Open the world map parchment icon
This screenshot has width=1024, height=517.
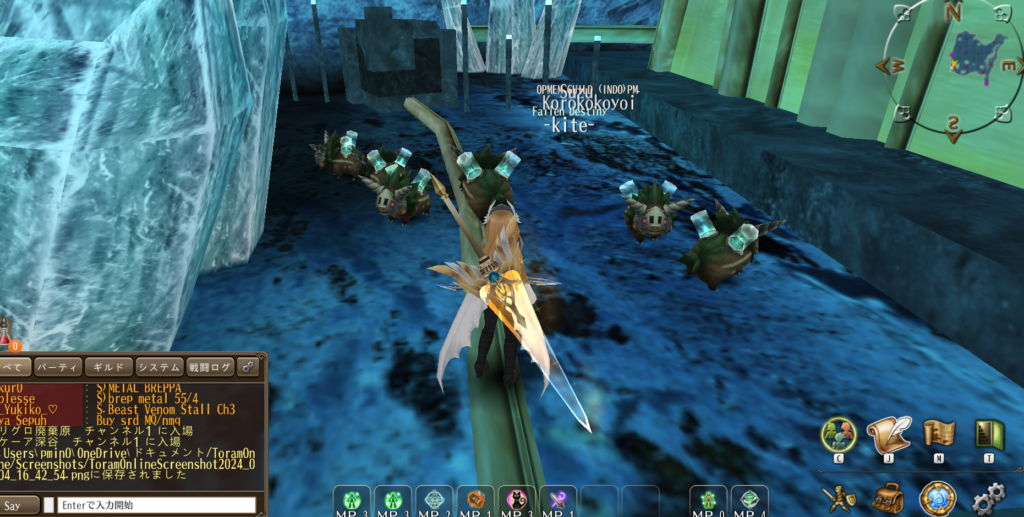pos(939,434)
